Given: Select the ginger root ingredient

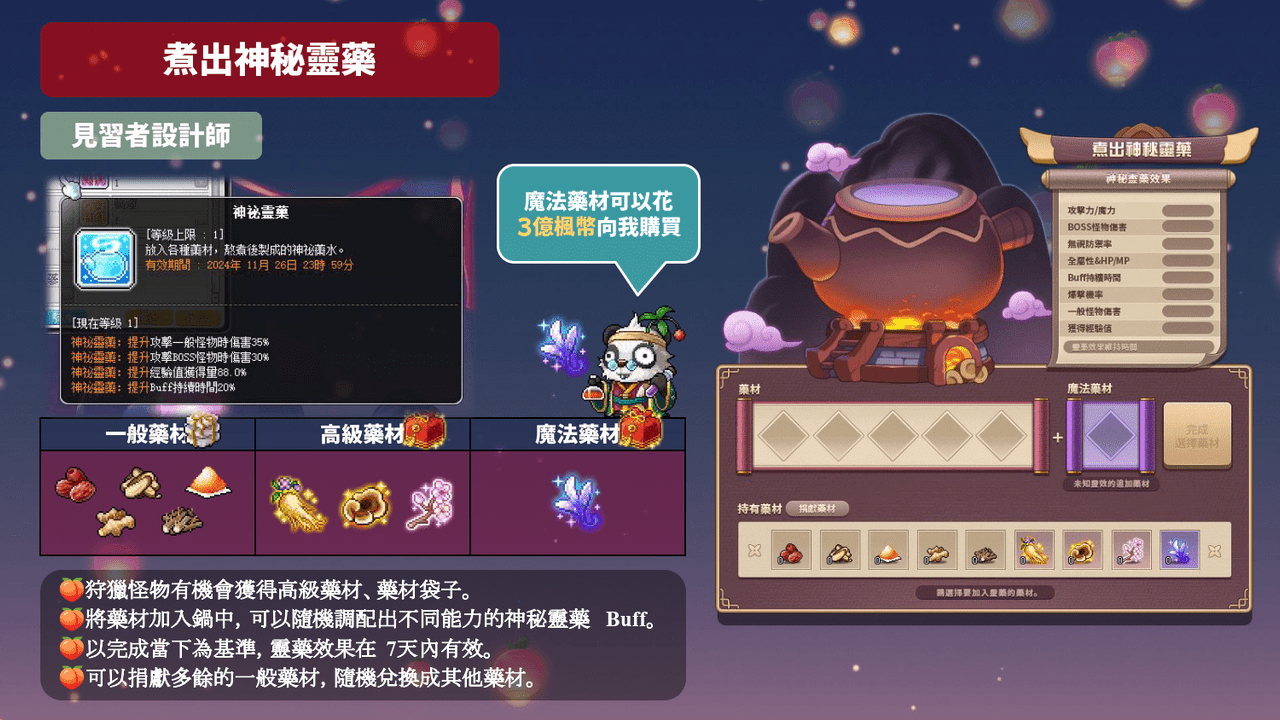Looking at the screenshot, I should pyautogui.click(x=937, y=550).
